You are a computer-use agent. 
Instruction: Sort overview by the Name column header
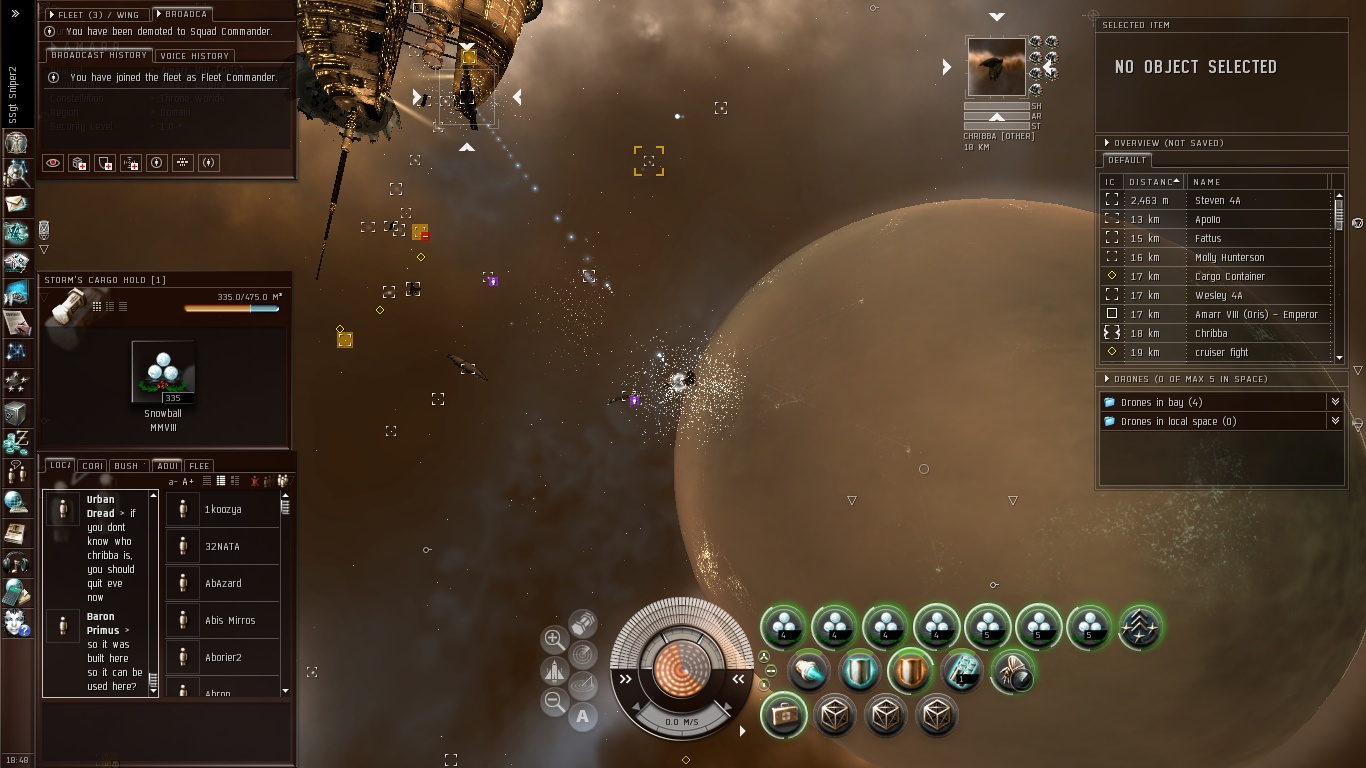1207,182
